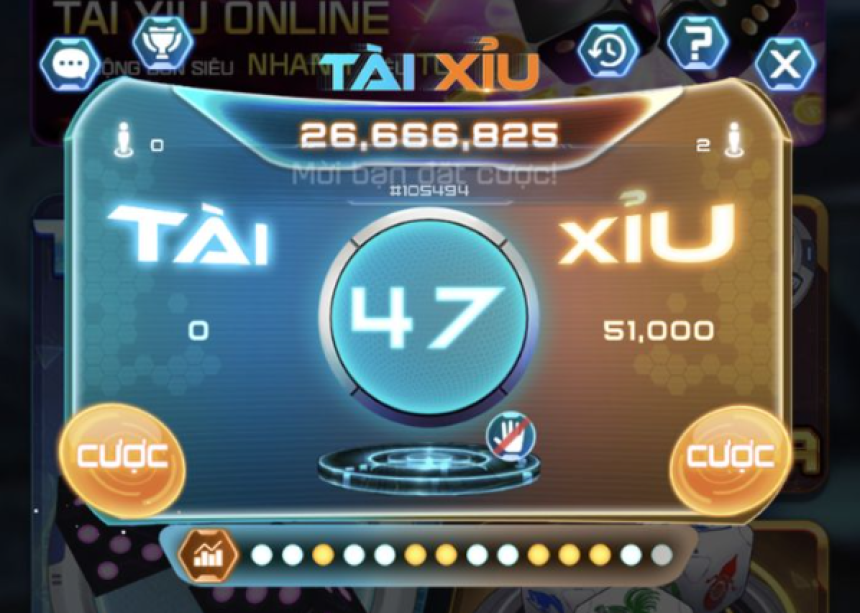Close the Tài Xỉu window
The width and height of the screenshot is (860, 613).
click(785, 65)
